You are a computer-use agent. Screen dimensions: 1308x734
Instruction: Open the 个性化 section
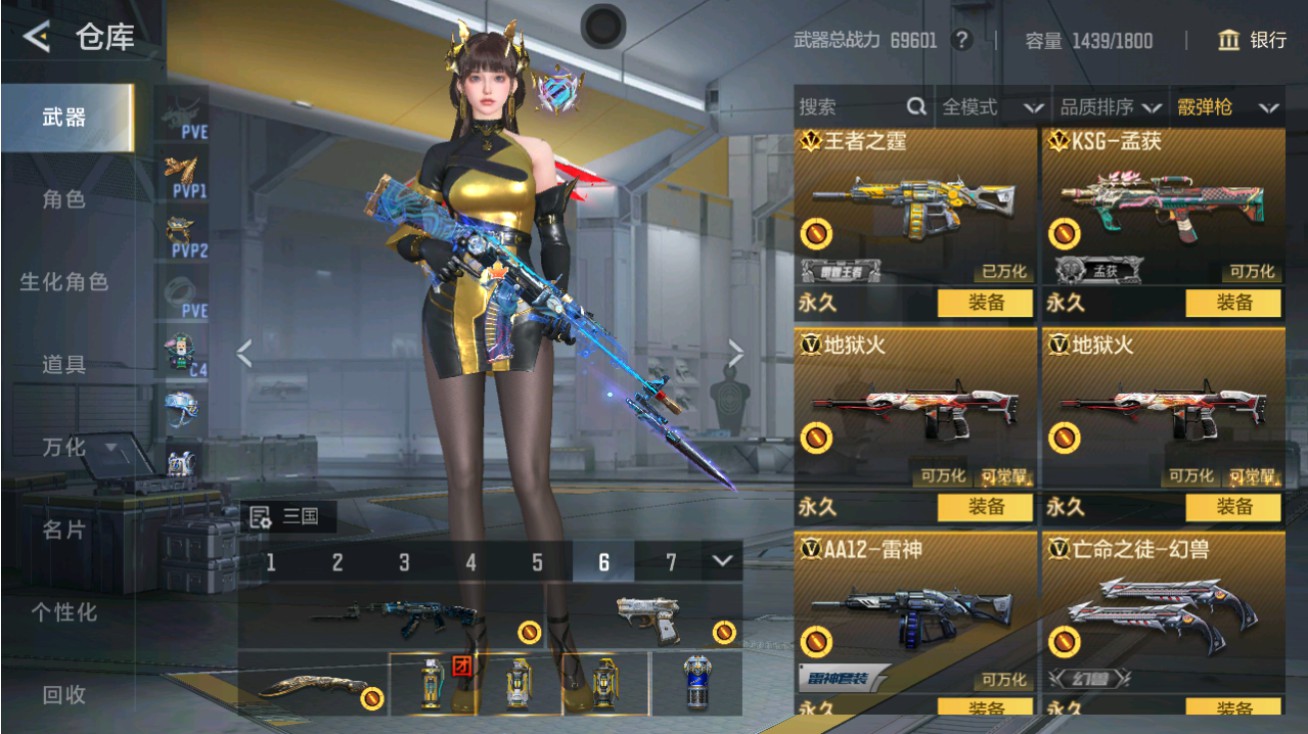click(62, 611)
